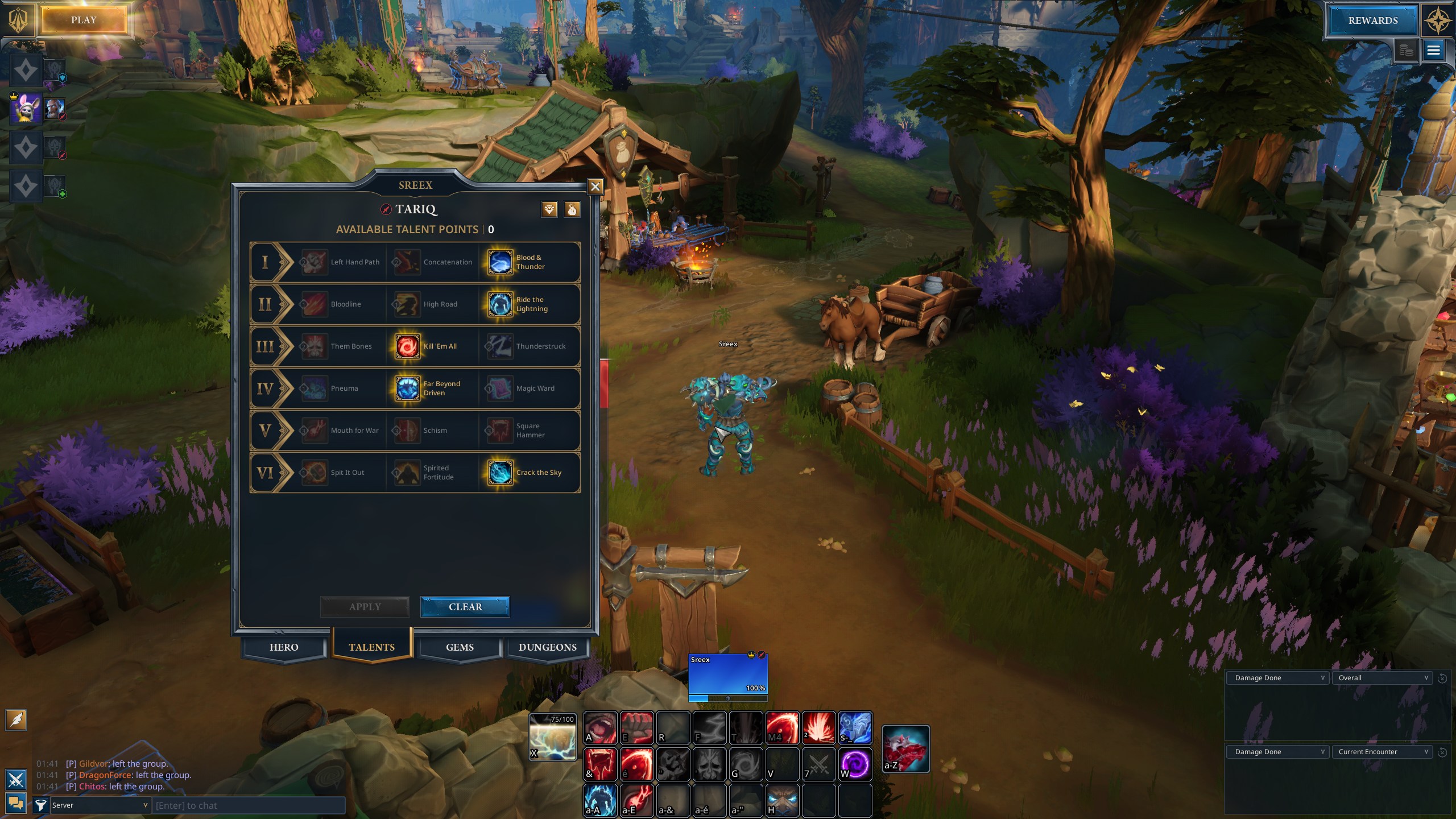
Task: Switch to the GEMS tab
Action: click(460, 647)
